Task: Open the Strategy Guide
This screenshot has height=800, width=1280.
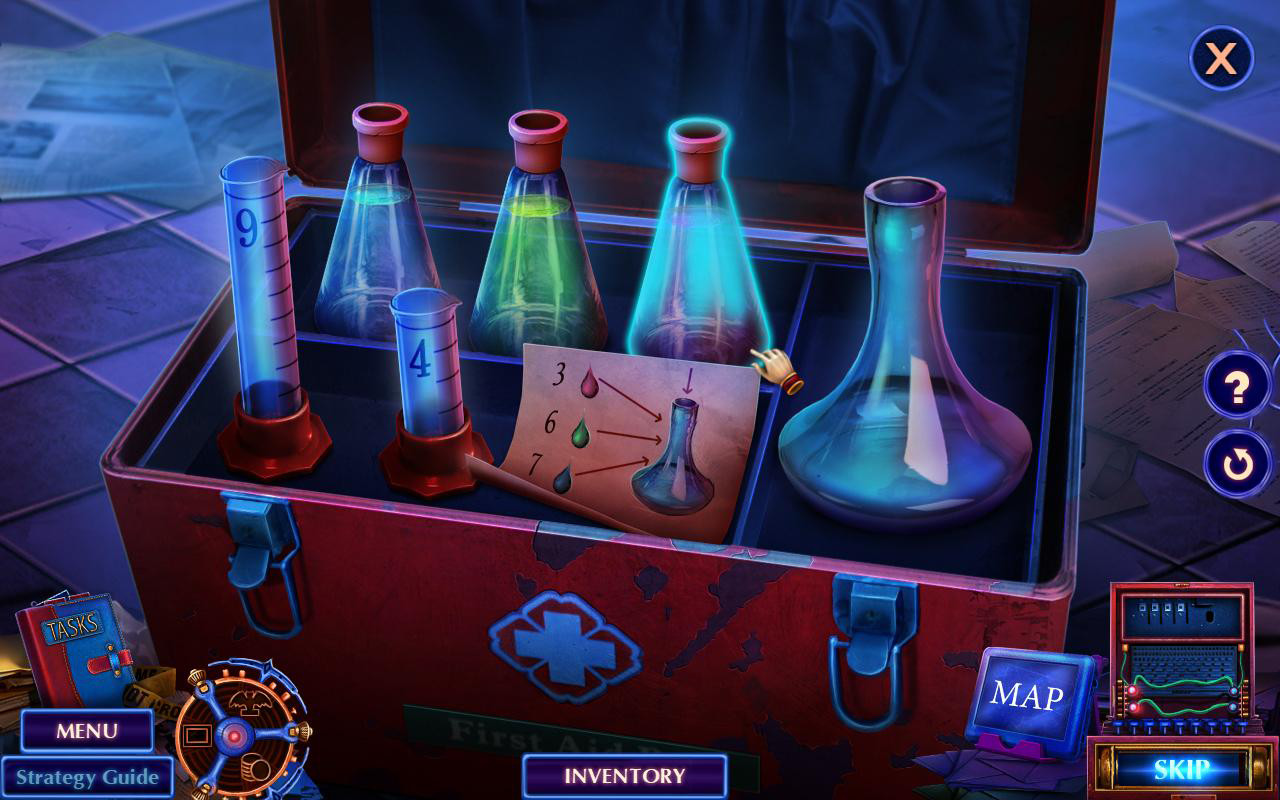Action: (x=86, y=776)
